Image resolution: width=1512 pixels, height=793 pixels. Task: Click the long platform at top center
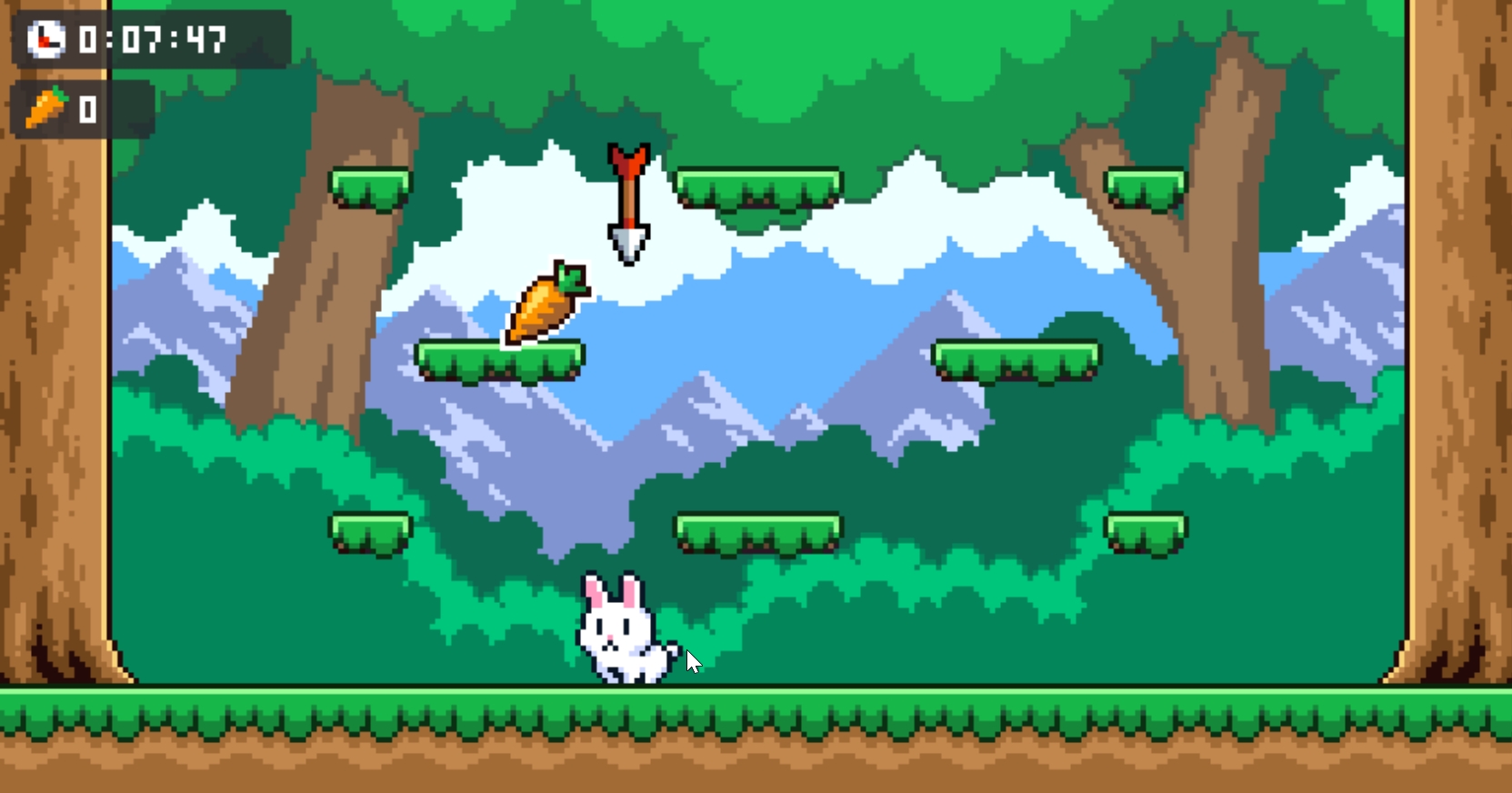(757, 185)
